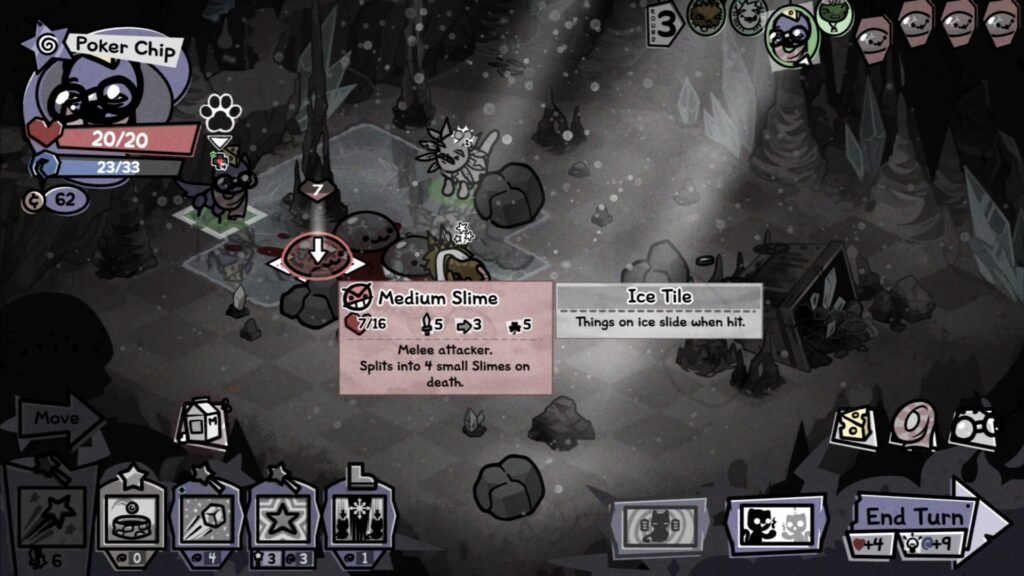Click the brown cat turn-order portrait
The image size is (1024, 576).
point(706,17)
